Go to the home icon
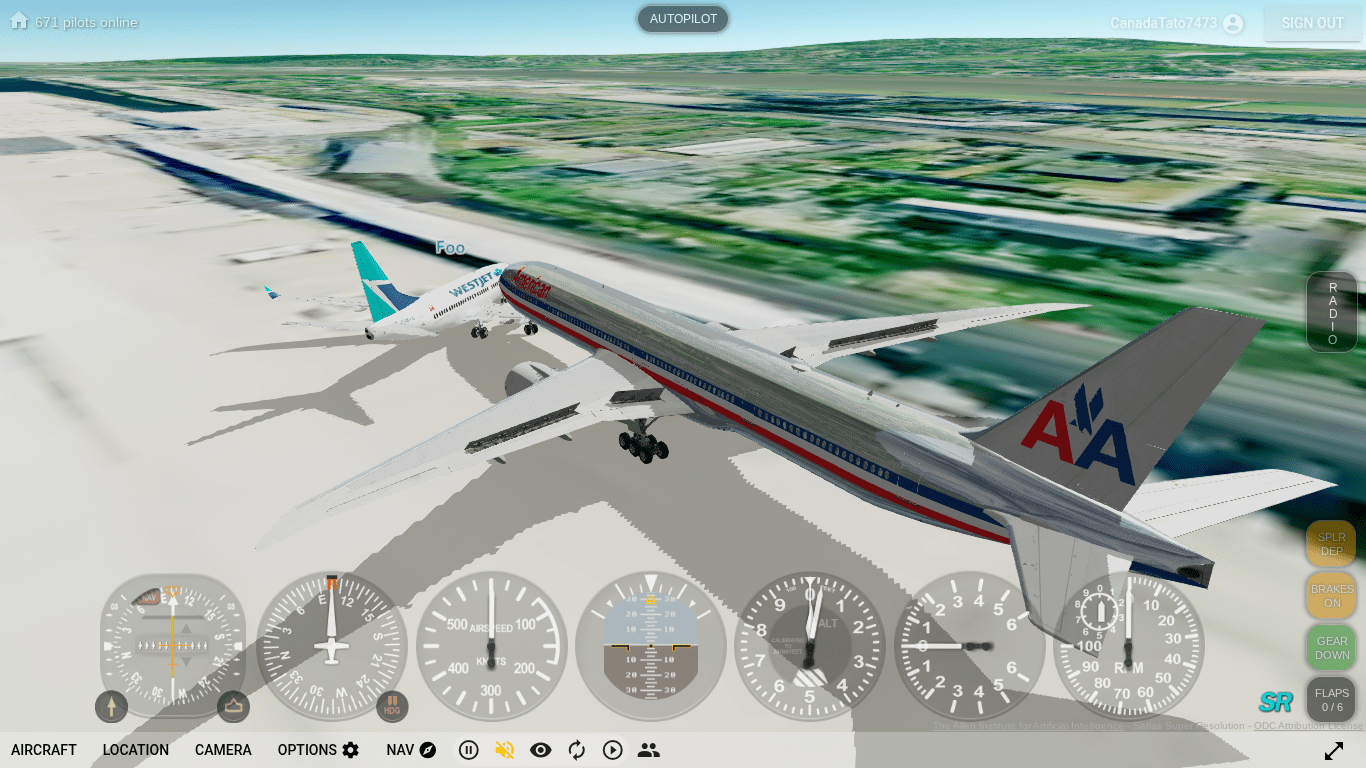The image size is (1366, 768). [x=19, y=21]
